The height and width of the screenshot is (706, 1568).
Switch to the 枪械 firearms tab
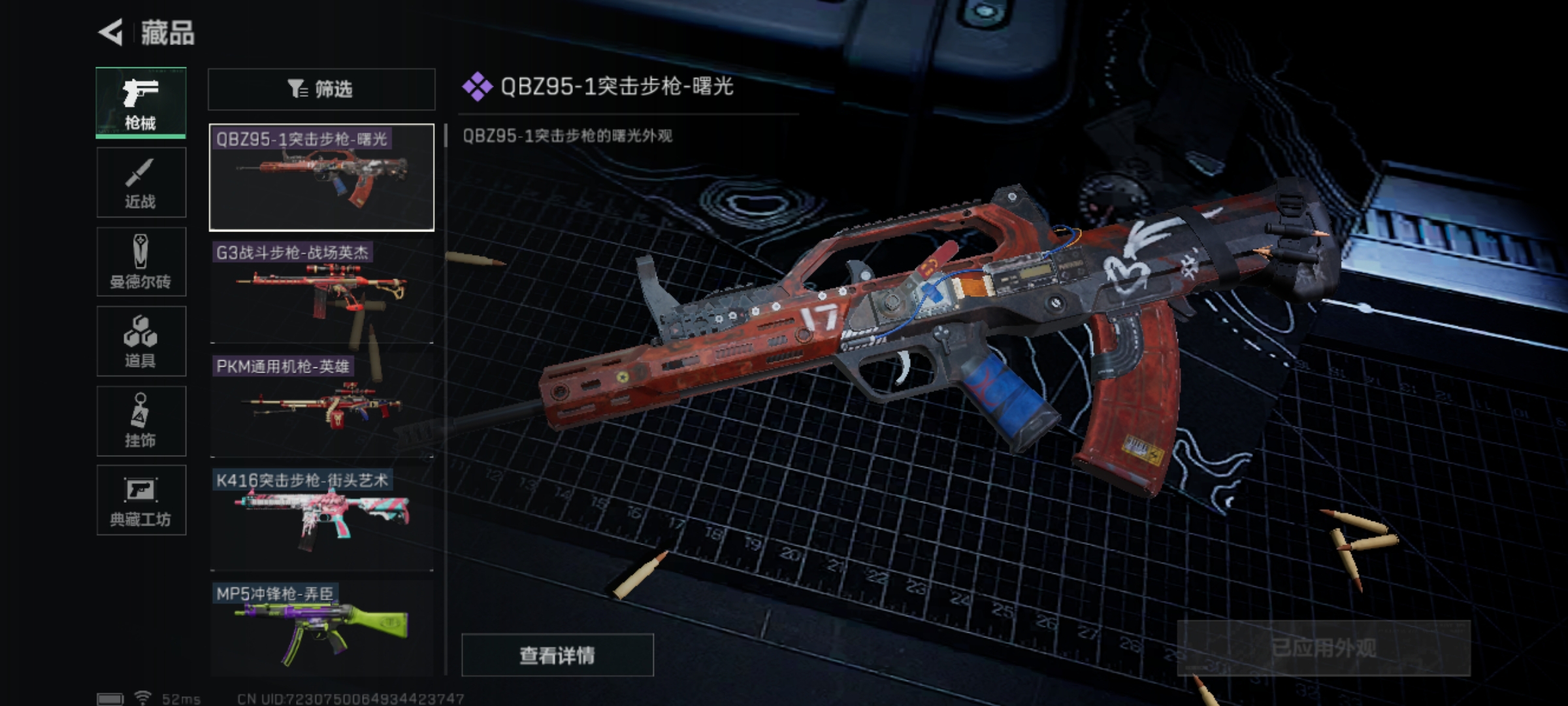[x=141, y=103]
